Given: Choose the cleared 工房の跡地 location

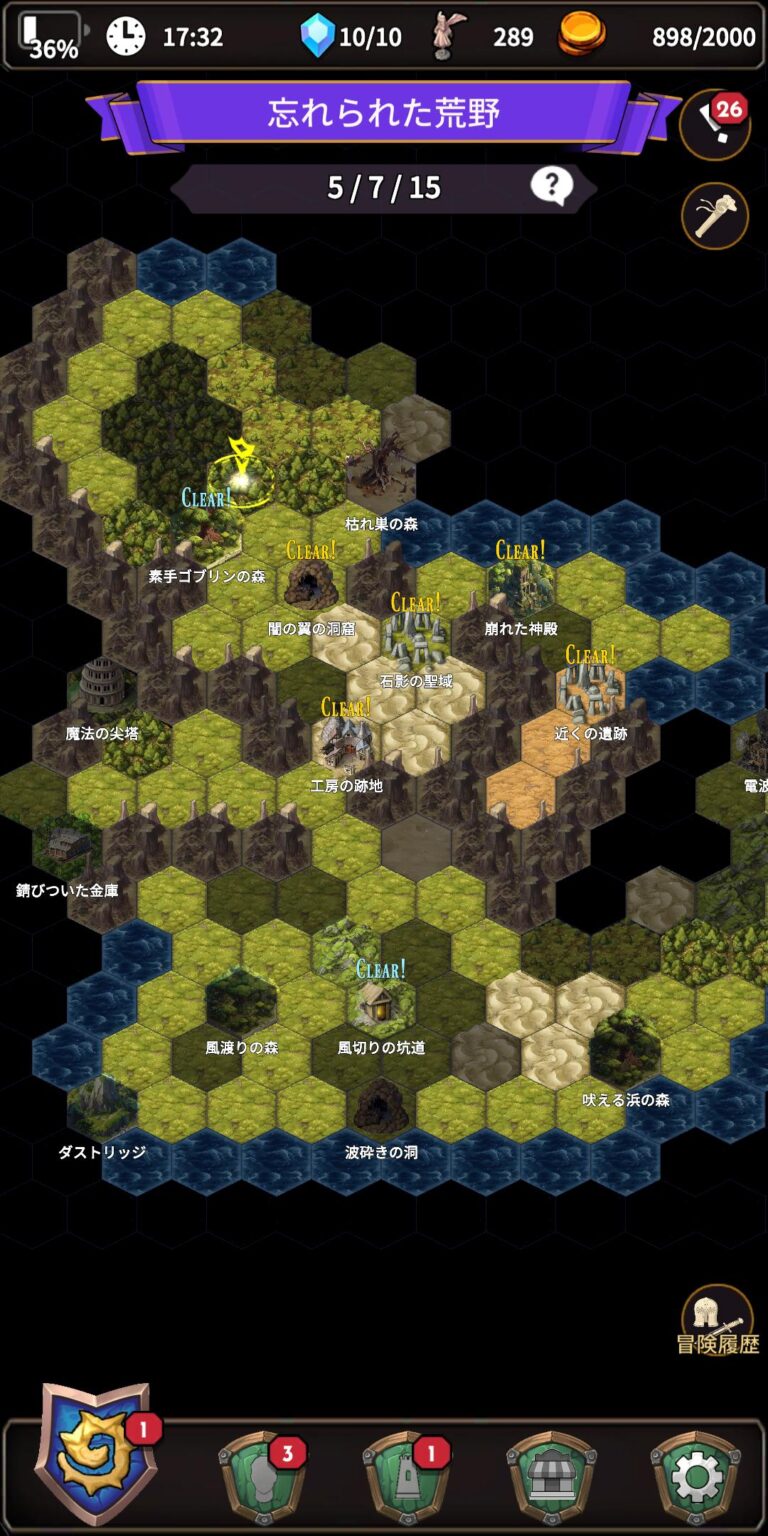Looking at the screenshot, I should click(x=346, y=741).
